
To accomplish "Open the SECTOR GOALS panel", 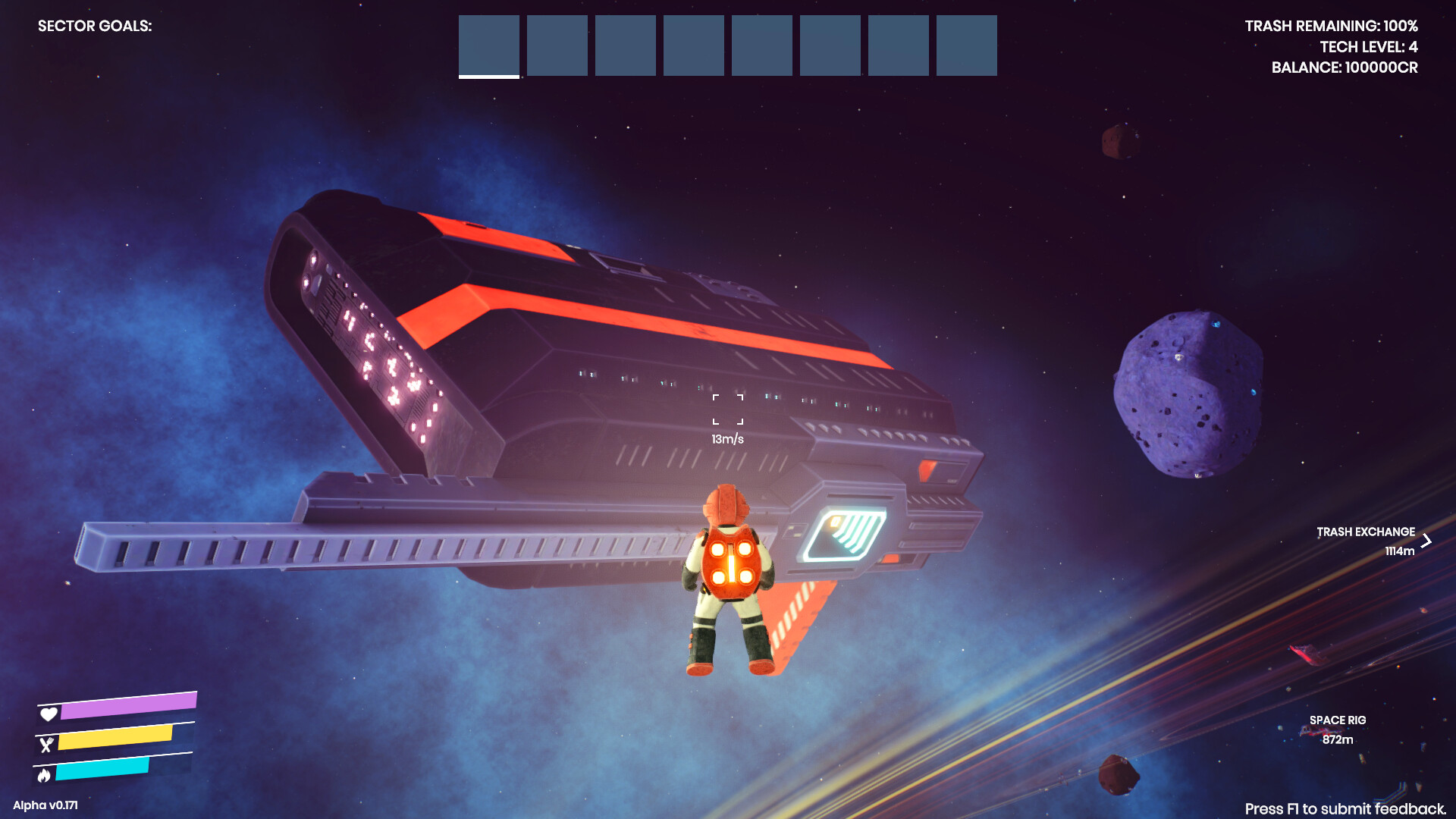I will click(x=96, y=26).
